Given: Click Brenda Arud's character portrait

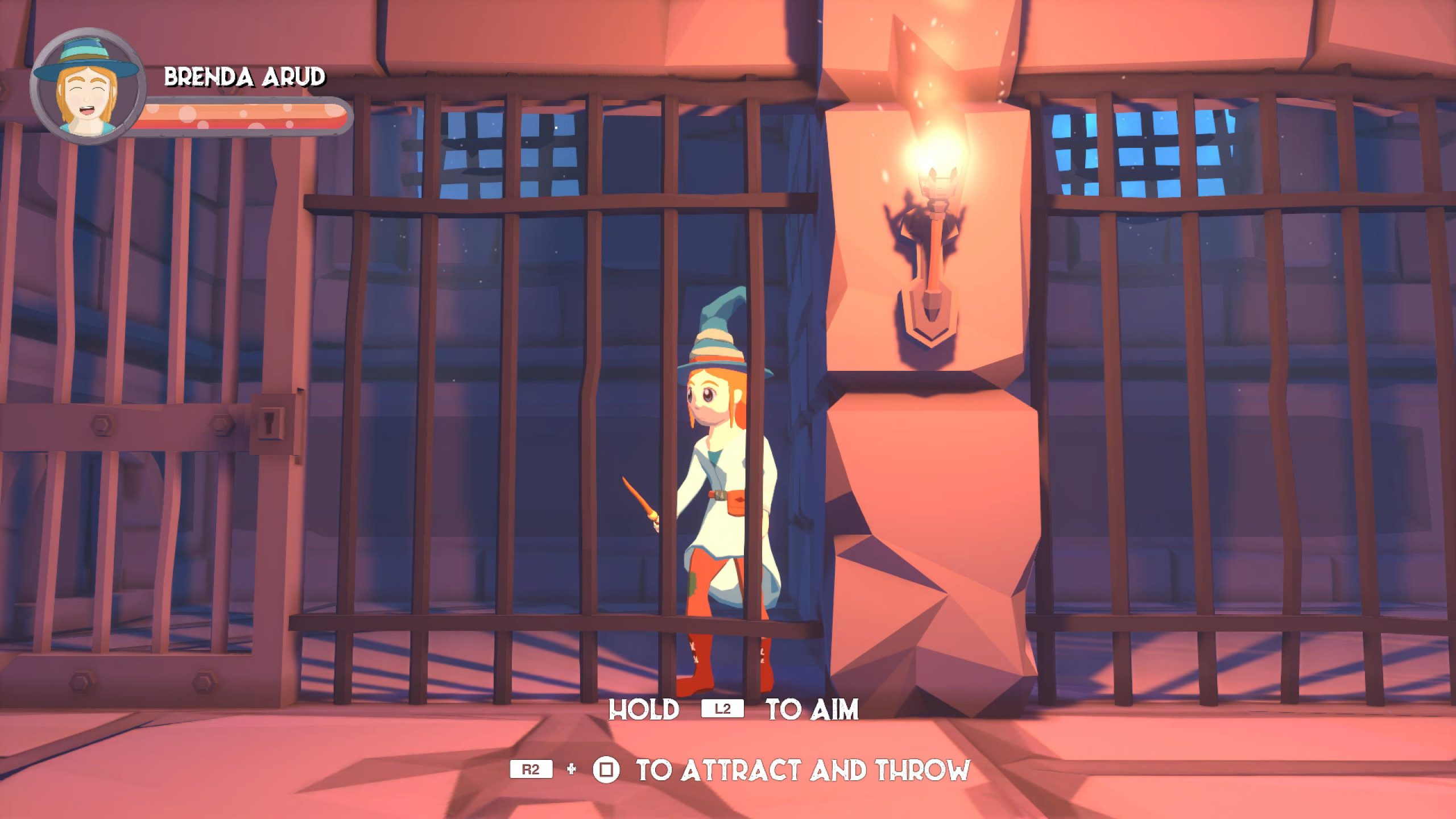Looking at the screenshot, I should click(x=87, y=87).
